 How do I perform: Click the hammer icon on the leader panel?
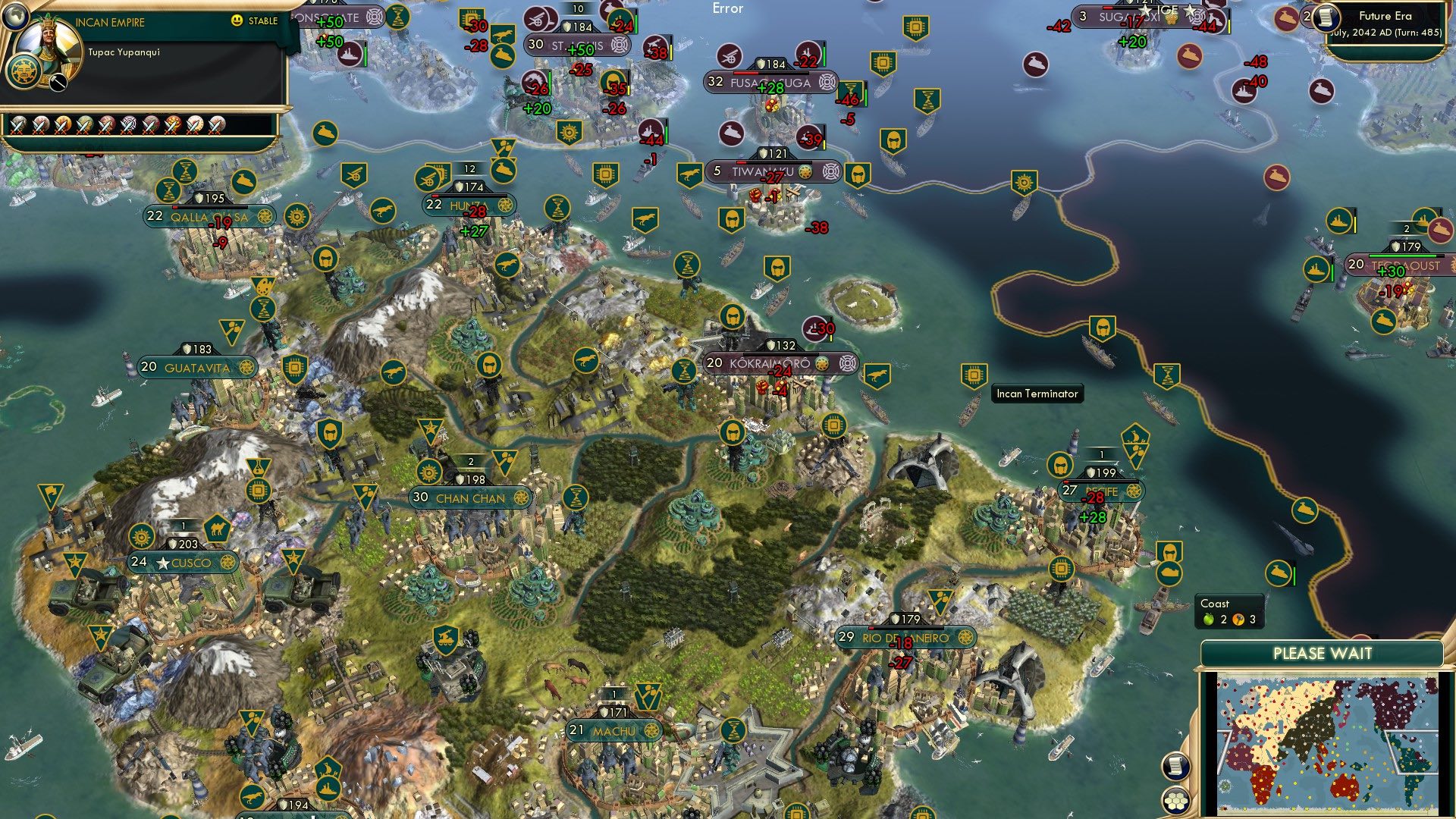58,82
